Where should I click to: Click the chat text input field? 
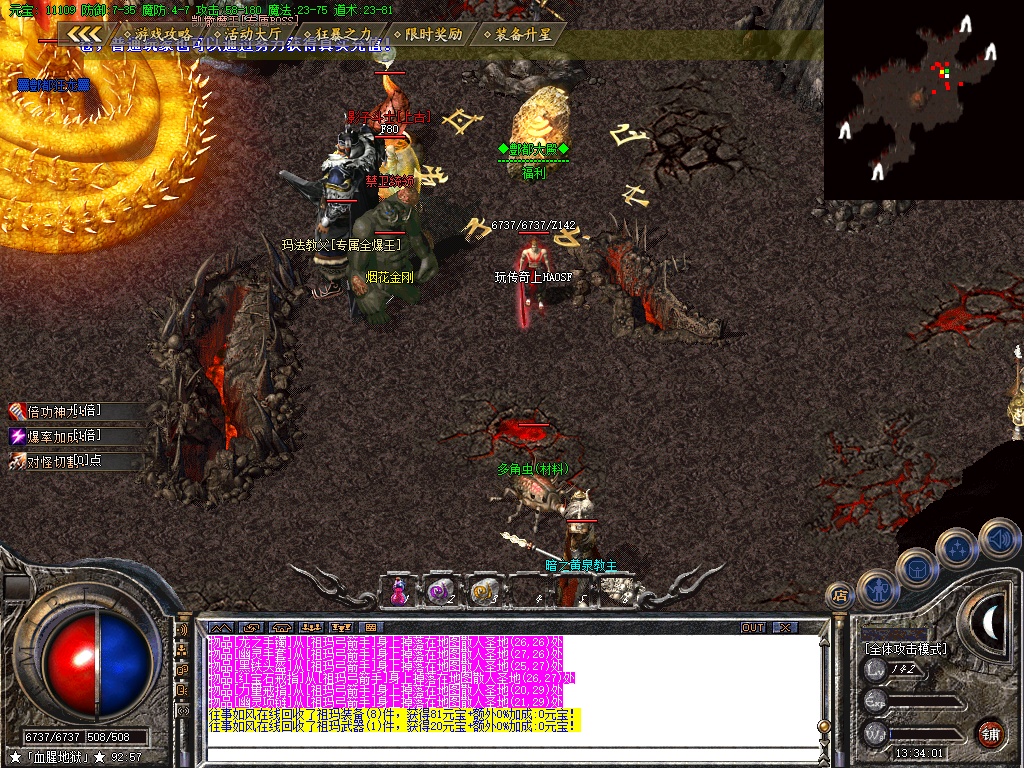pos(500,751)
